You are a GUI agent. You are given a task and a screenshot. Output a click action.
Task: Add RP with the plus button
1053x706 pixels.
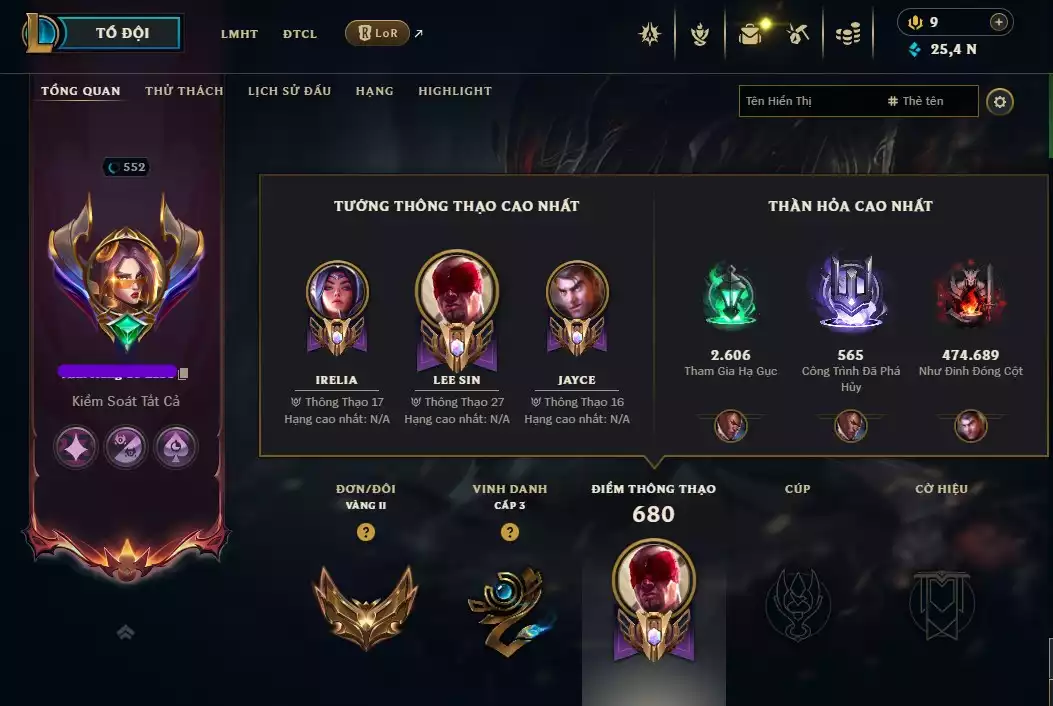pos(997,22)
